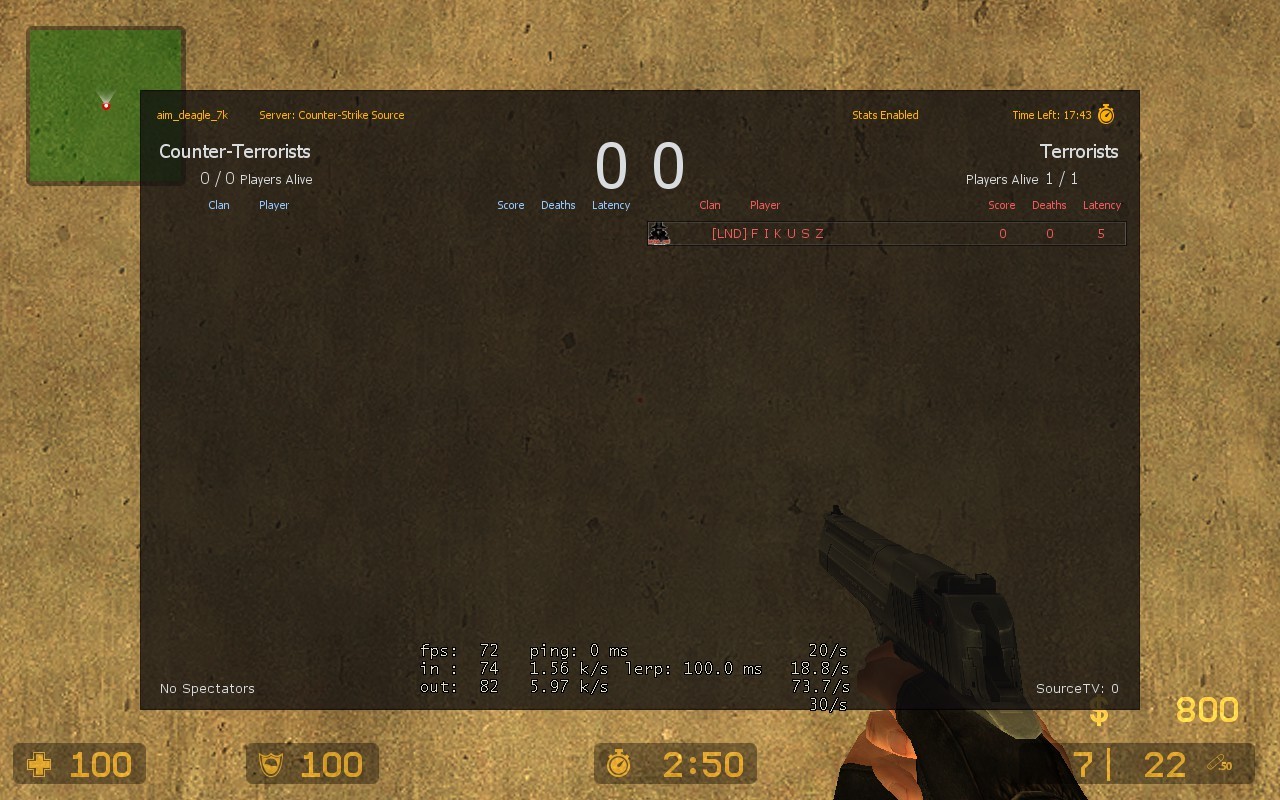The image size is (1280, 800).
Task: Click the minimap in the top-left corner
Action: (105, 105)
